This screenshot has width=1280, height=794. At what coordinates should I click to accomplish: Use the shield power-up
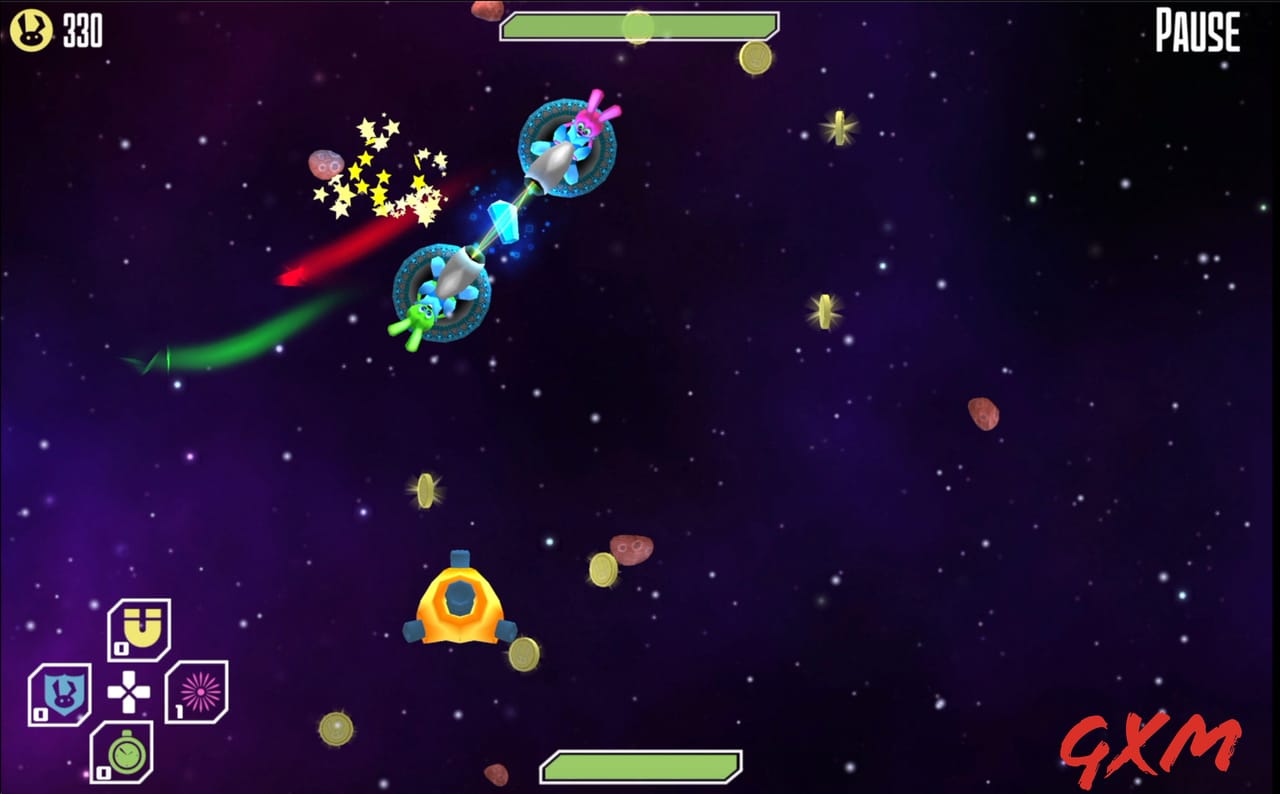click(x=61, y=691)
